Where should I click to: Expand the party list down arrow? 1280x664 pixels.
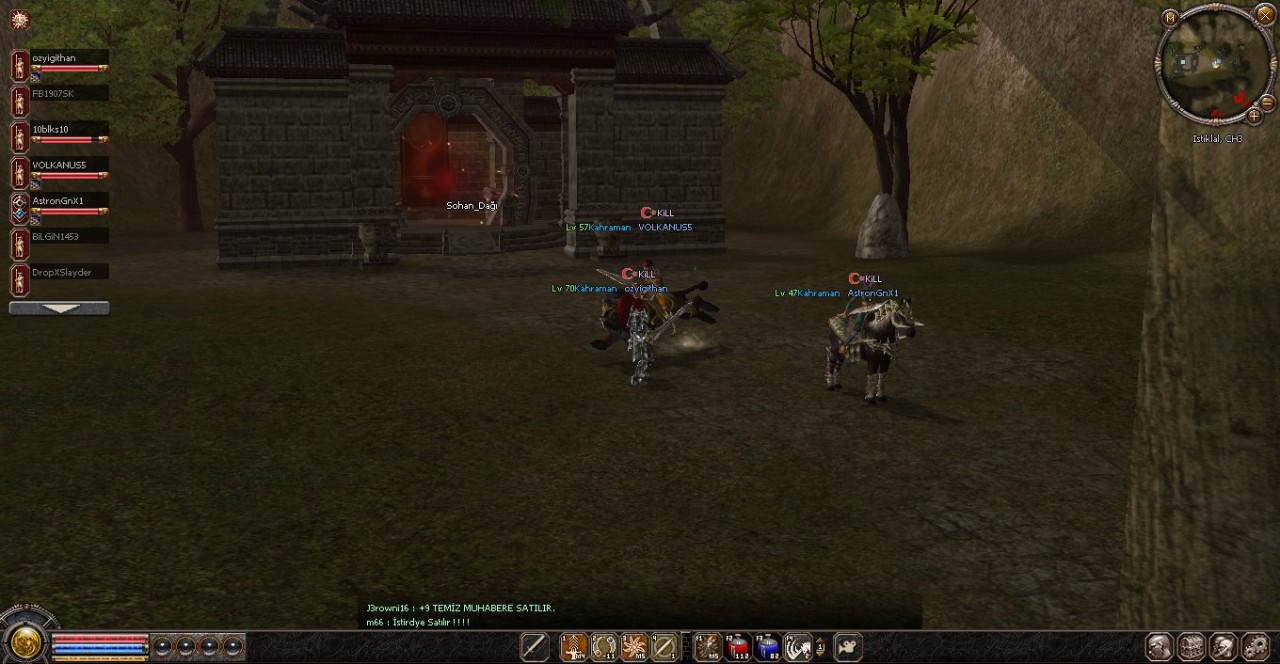click(x=59, y=308)
